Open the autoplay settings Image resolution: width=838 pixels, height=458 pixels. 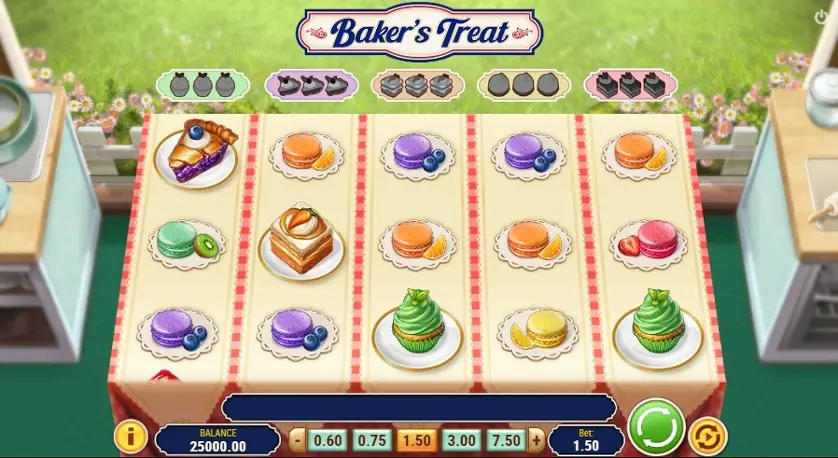tap(707, 436)
